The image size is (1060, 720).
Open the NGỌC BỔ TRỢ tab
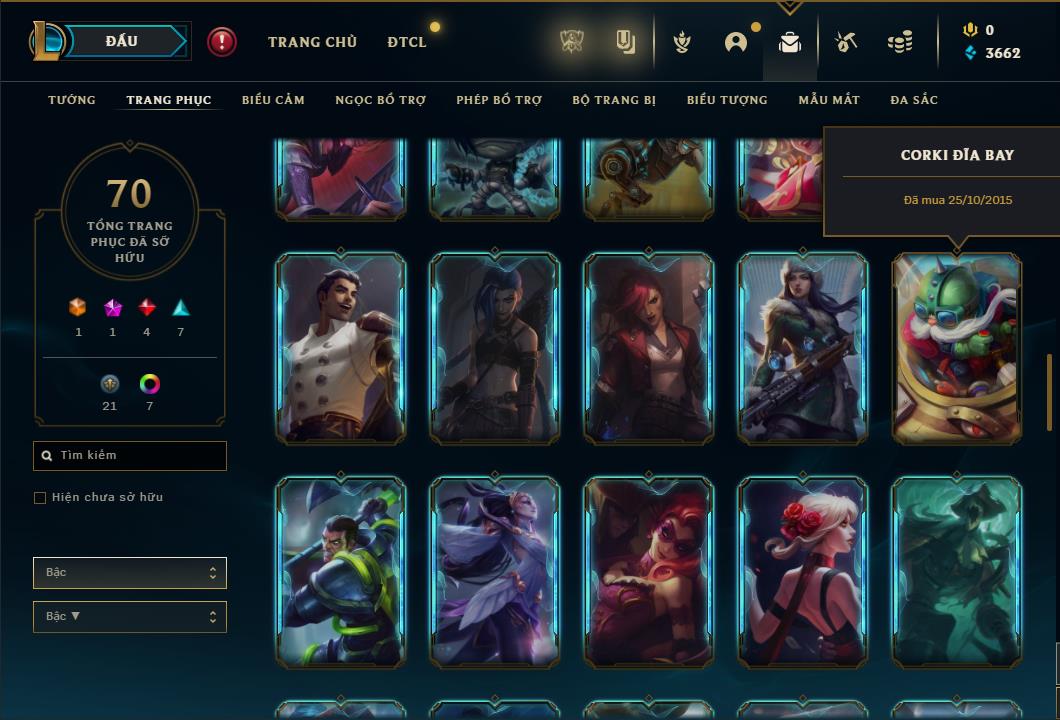click(380, 100)
